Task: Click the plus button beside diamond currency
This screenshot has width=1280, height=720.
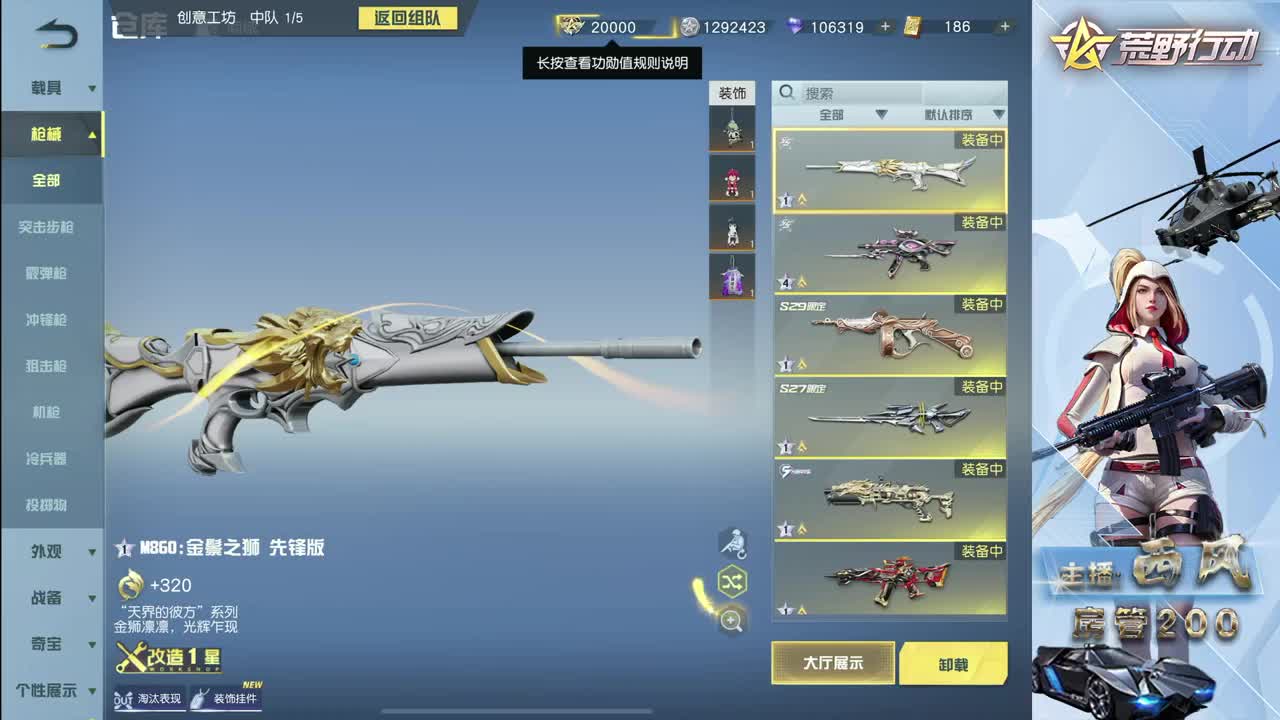Action: (884, 27)
